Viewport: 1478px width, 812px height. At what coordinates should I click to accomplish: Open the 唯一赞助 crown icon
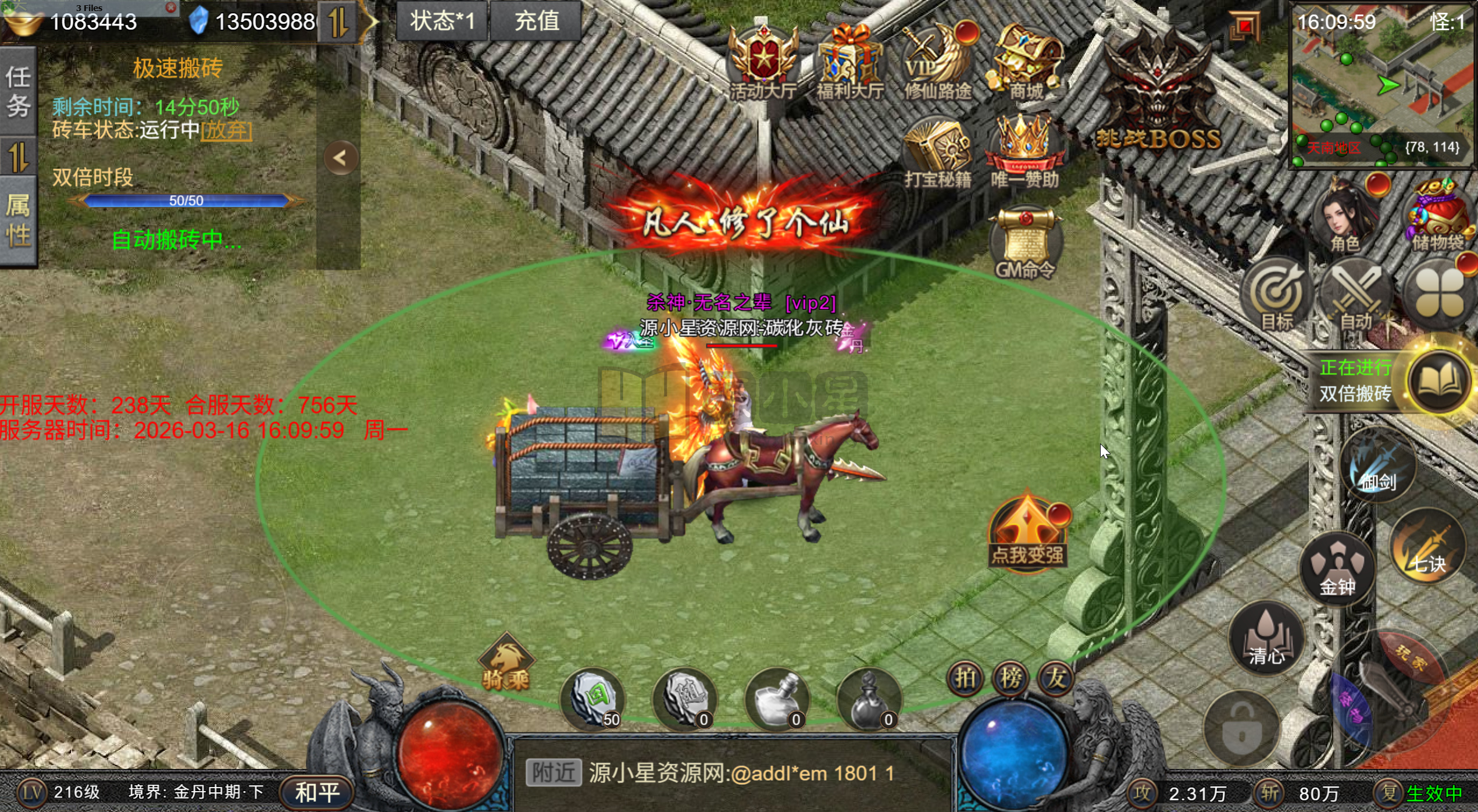tap(1024, 152)
